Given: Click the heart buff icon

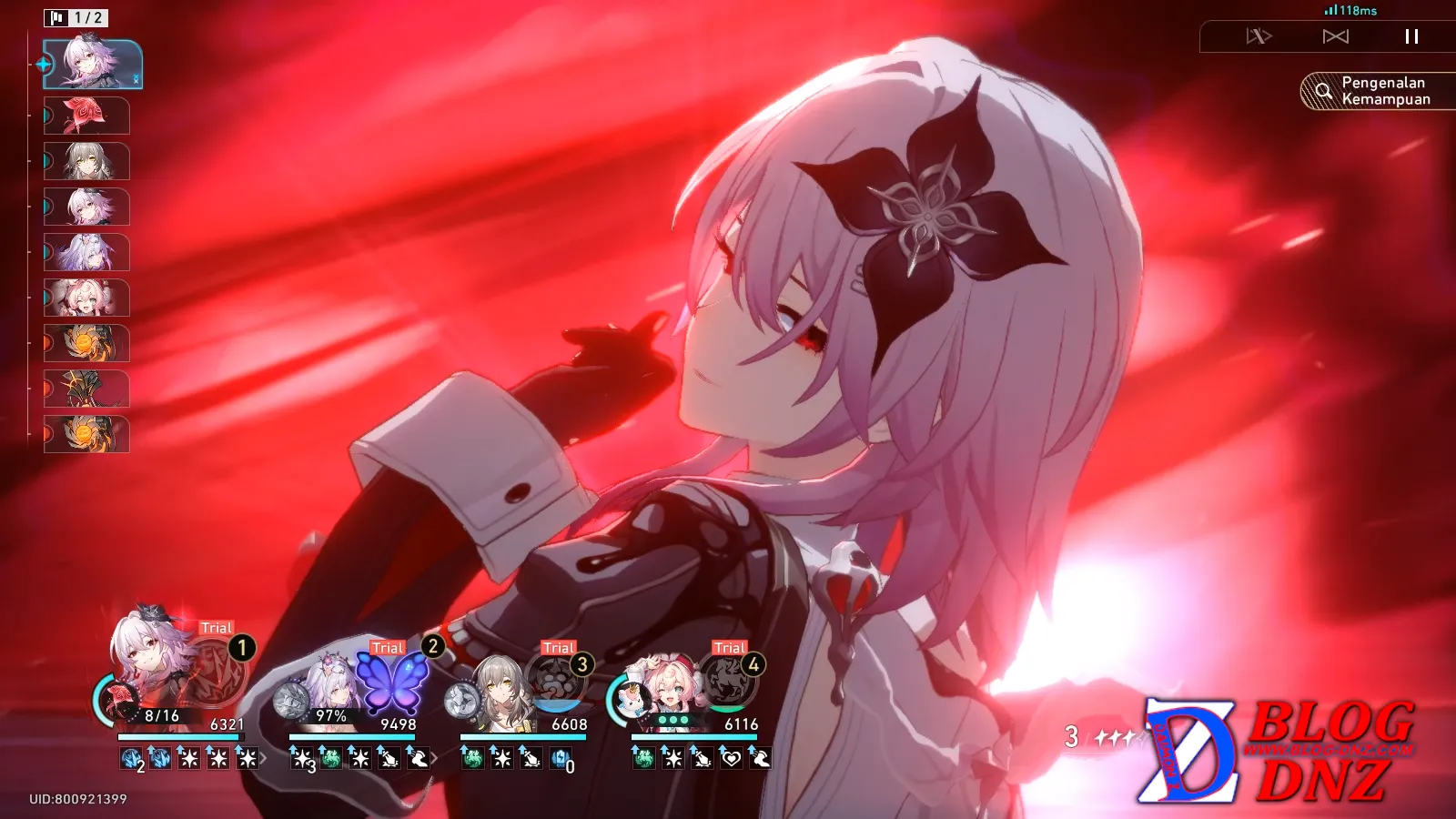Looking at the screenshot, I should [731, 757].
